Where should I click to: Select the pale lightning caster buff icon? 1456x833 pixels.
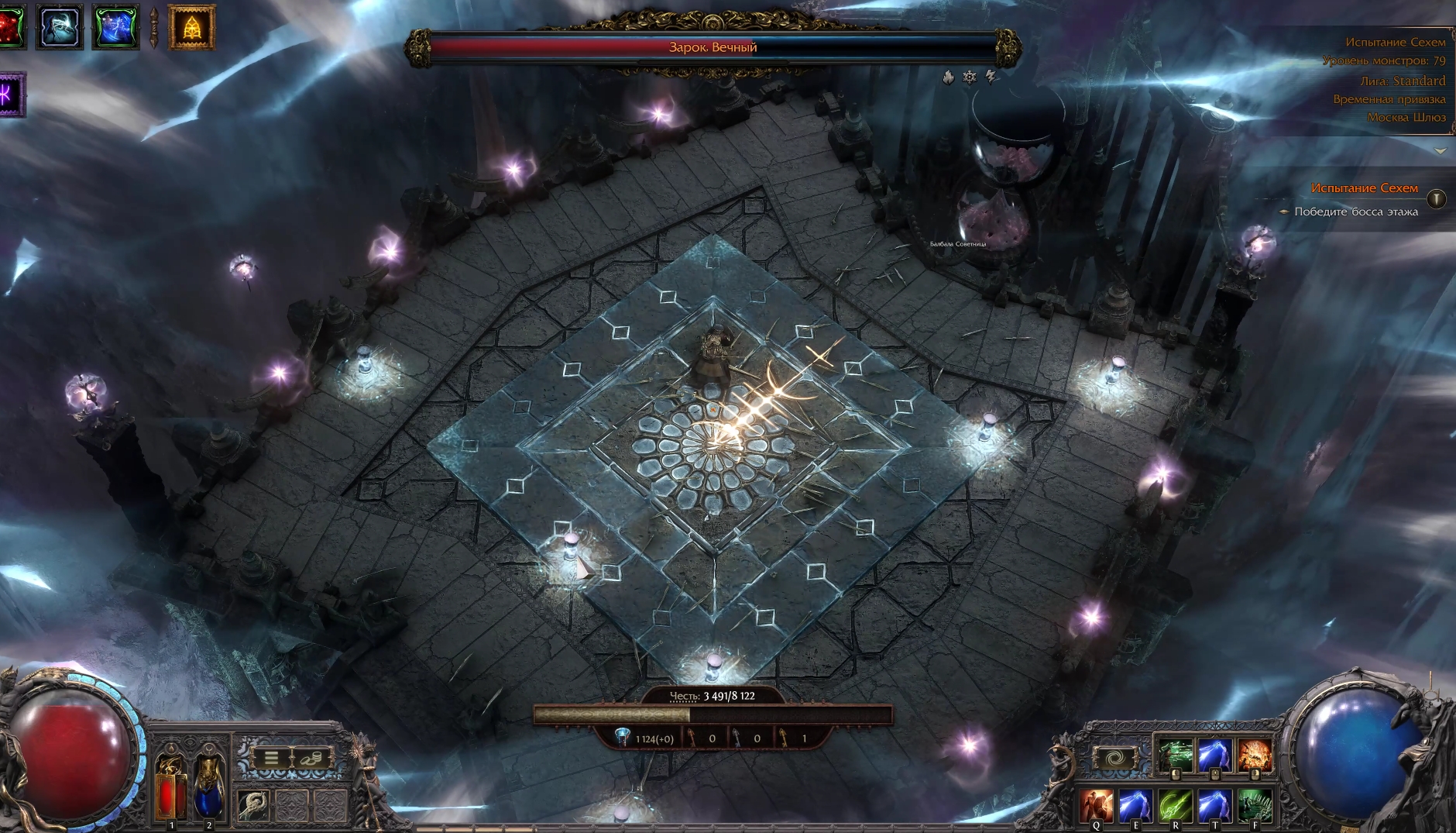click(60, 26)
